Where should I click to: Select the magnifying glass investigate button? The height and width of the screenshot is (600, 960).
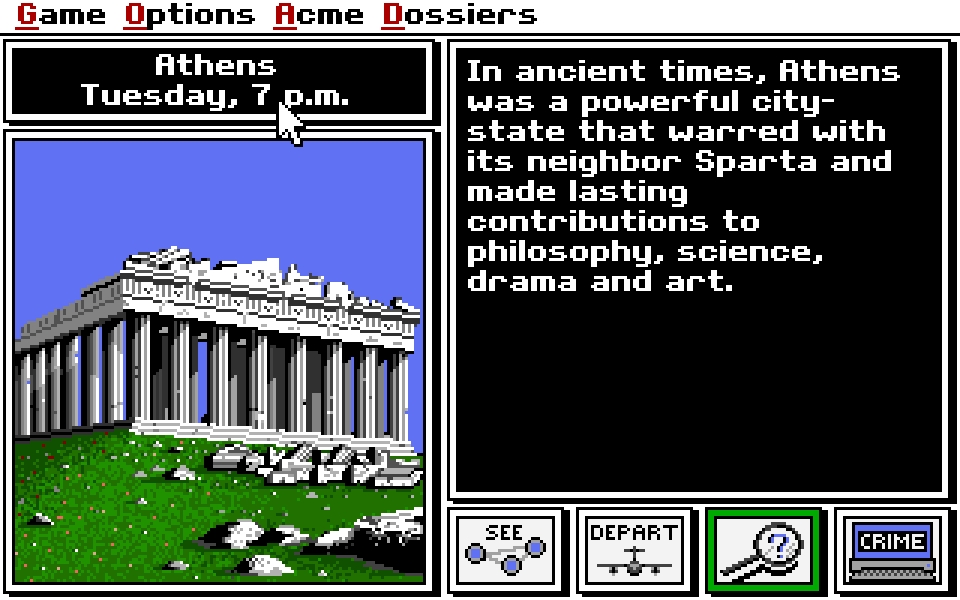pyautogui.click(x=764, y=549)
